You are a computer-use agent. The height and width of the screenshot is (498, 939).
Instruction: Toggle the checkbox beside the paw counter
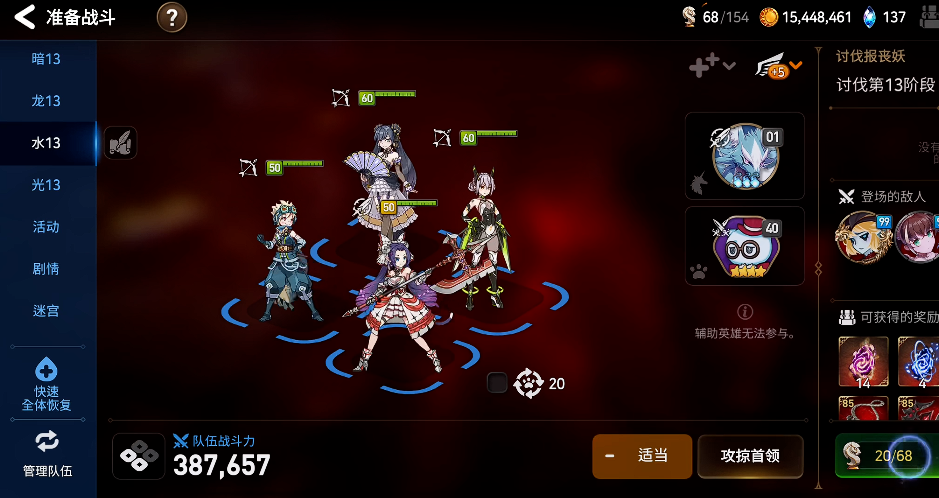pos(497,383)
